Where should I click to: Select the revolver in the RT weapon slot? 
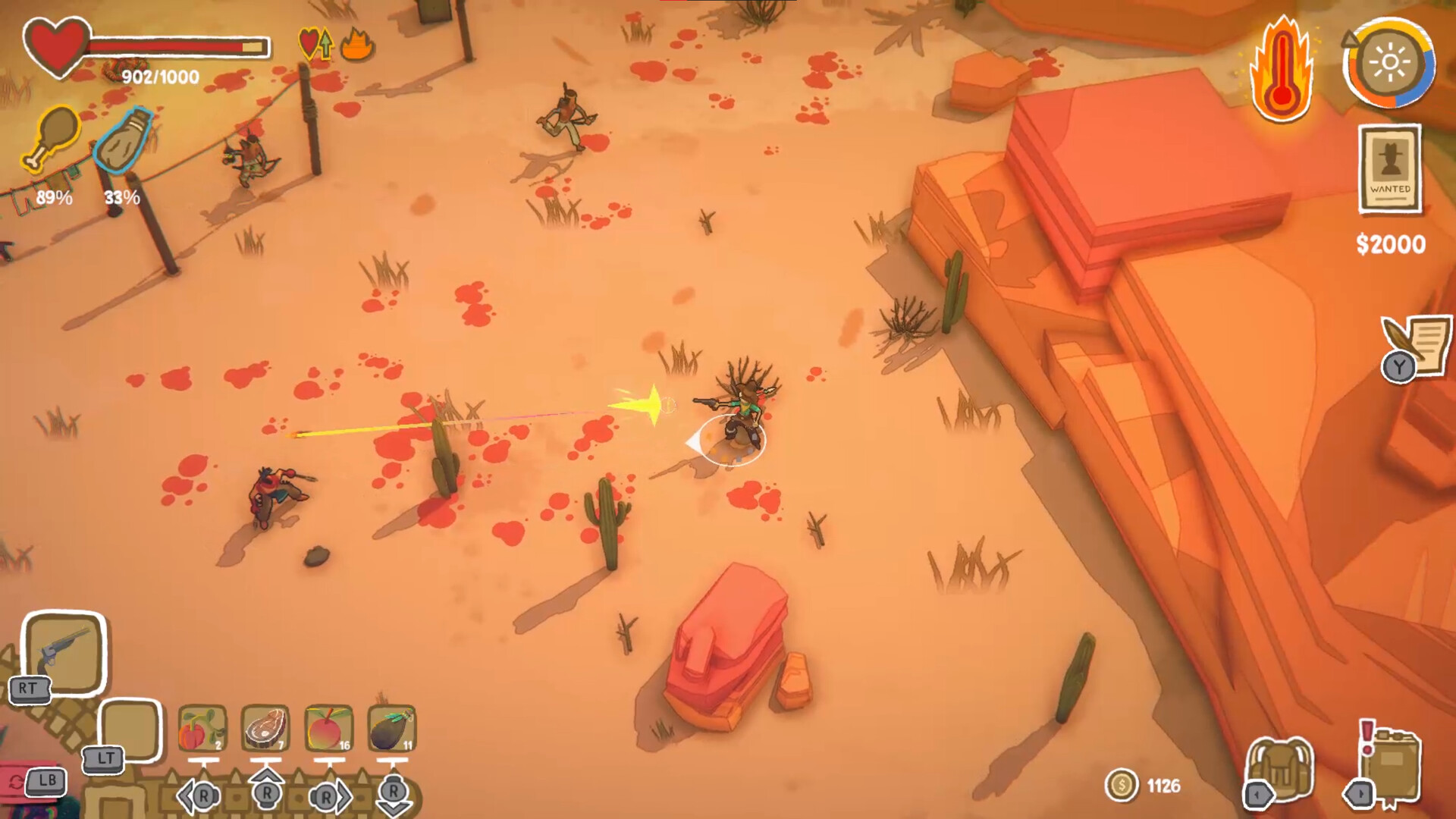pos(64,652)
